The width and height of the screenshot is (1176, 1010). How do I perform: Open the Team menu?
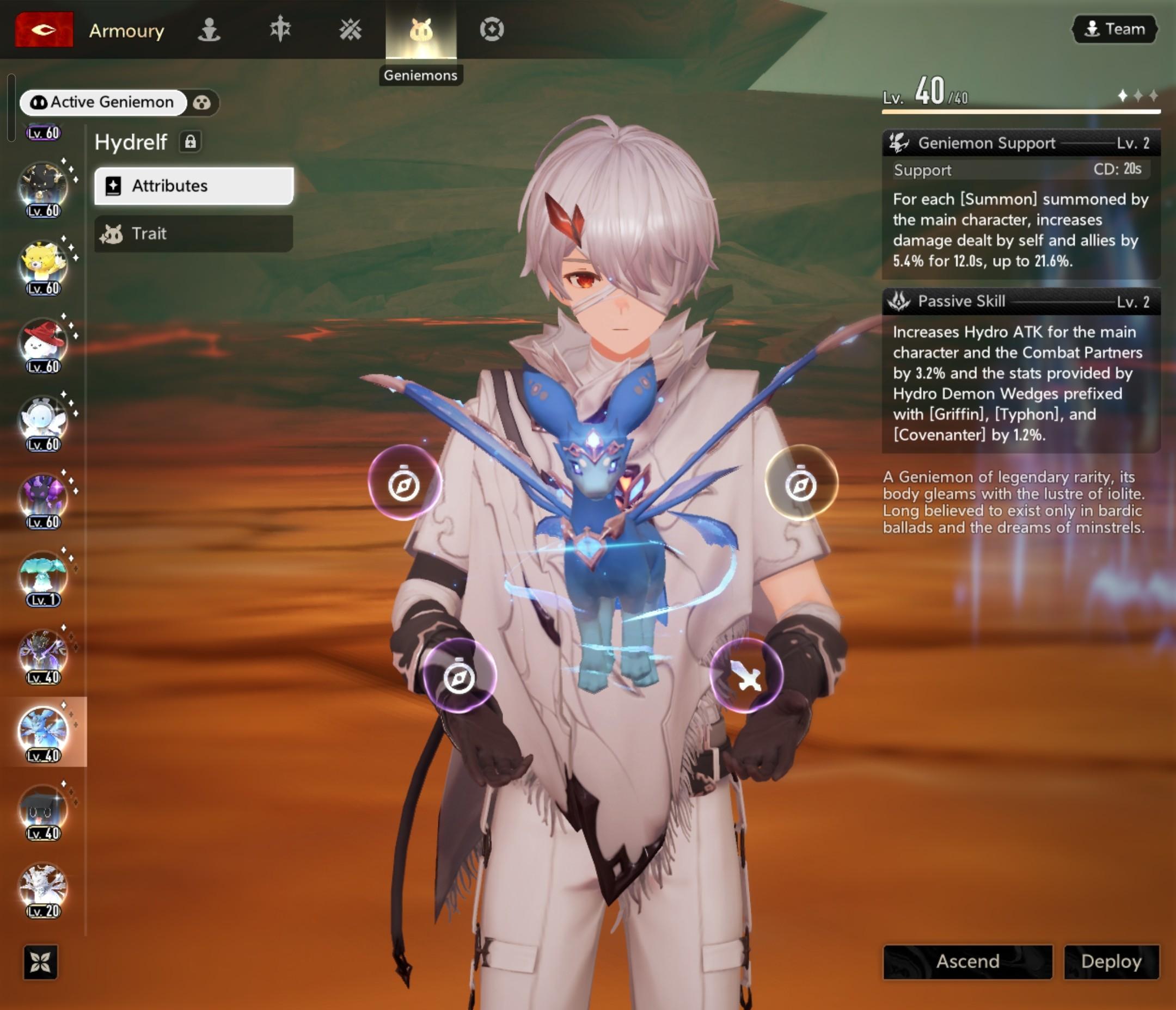point(1114,29)
